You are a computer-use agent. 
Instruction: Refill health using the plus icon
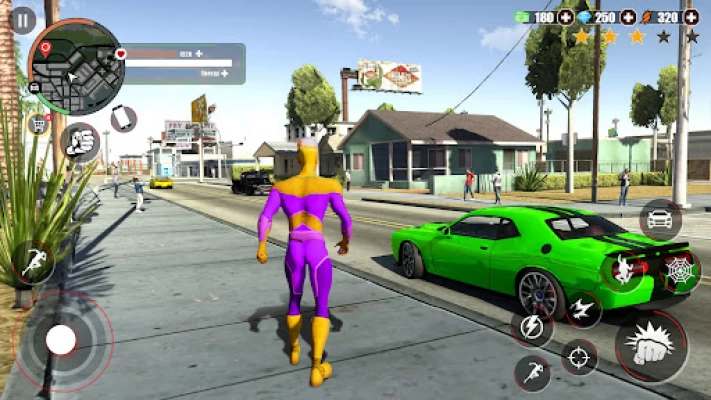[x=199, y=53]
